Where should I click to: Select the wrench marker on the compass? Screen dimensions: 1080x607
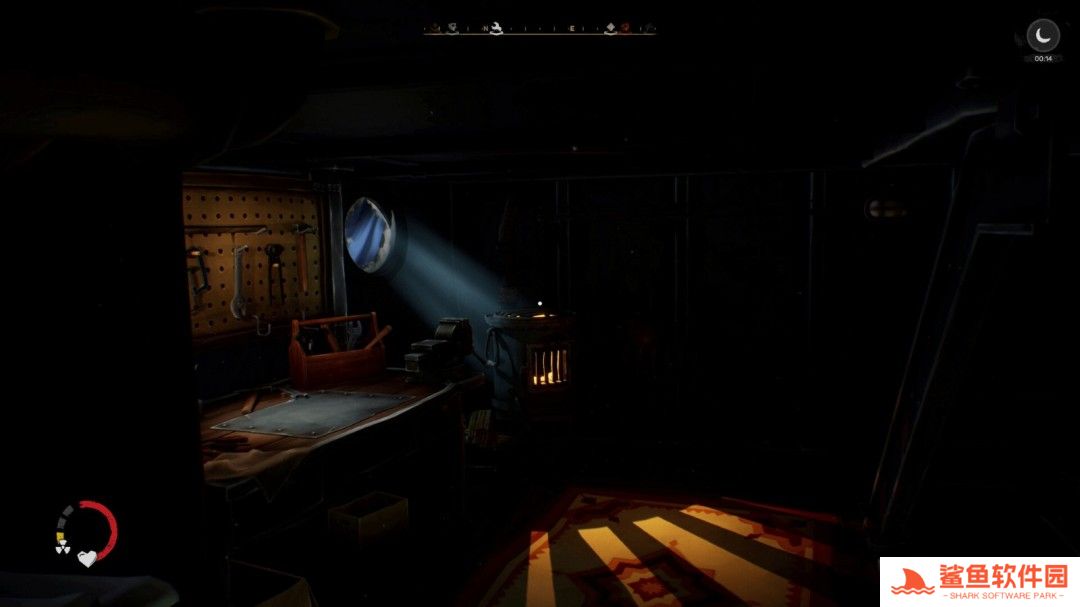(496, 28)
